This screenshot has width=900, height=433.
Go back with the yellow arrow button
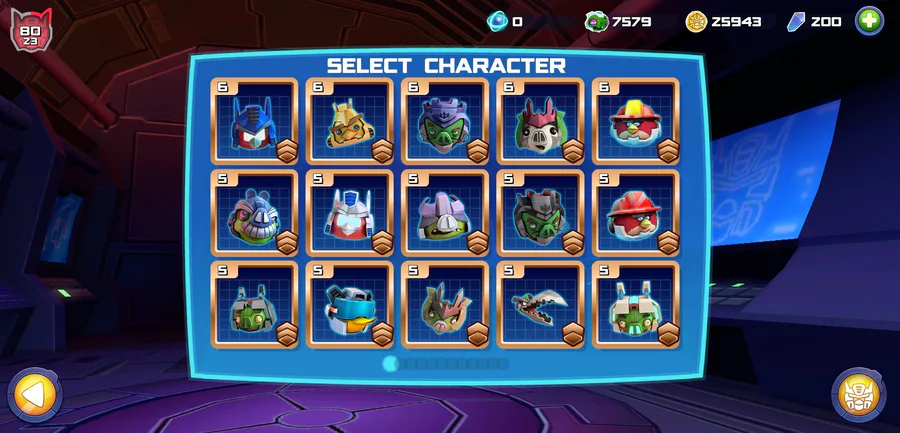[x=34, y=395]
